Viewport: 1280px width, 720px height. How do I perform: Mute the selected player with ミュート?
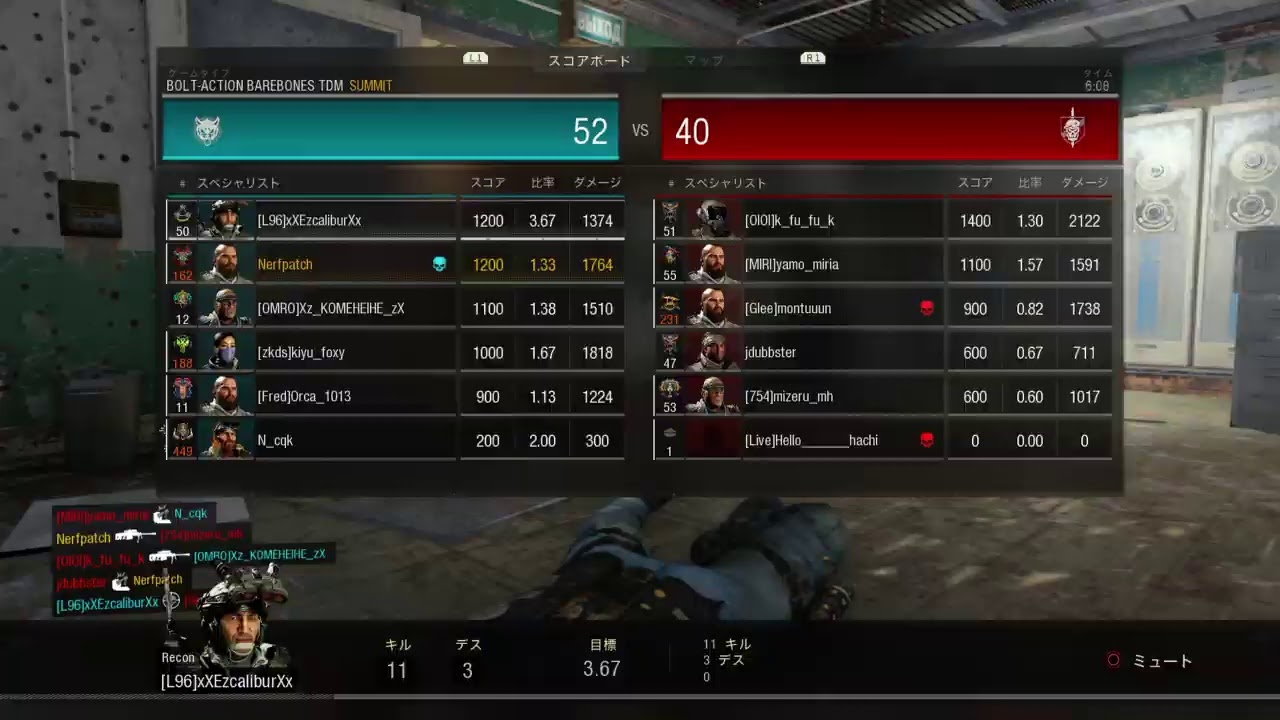tap(1151, 661)
